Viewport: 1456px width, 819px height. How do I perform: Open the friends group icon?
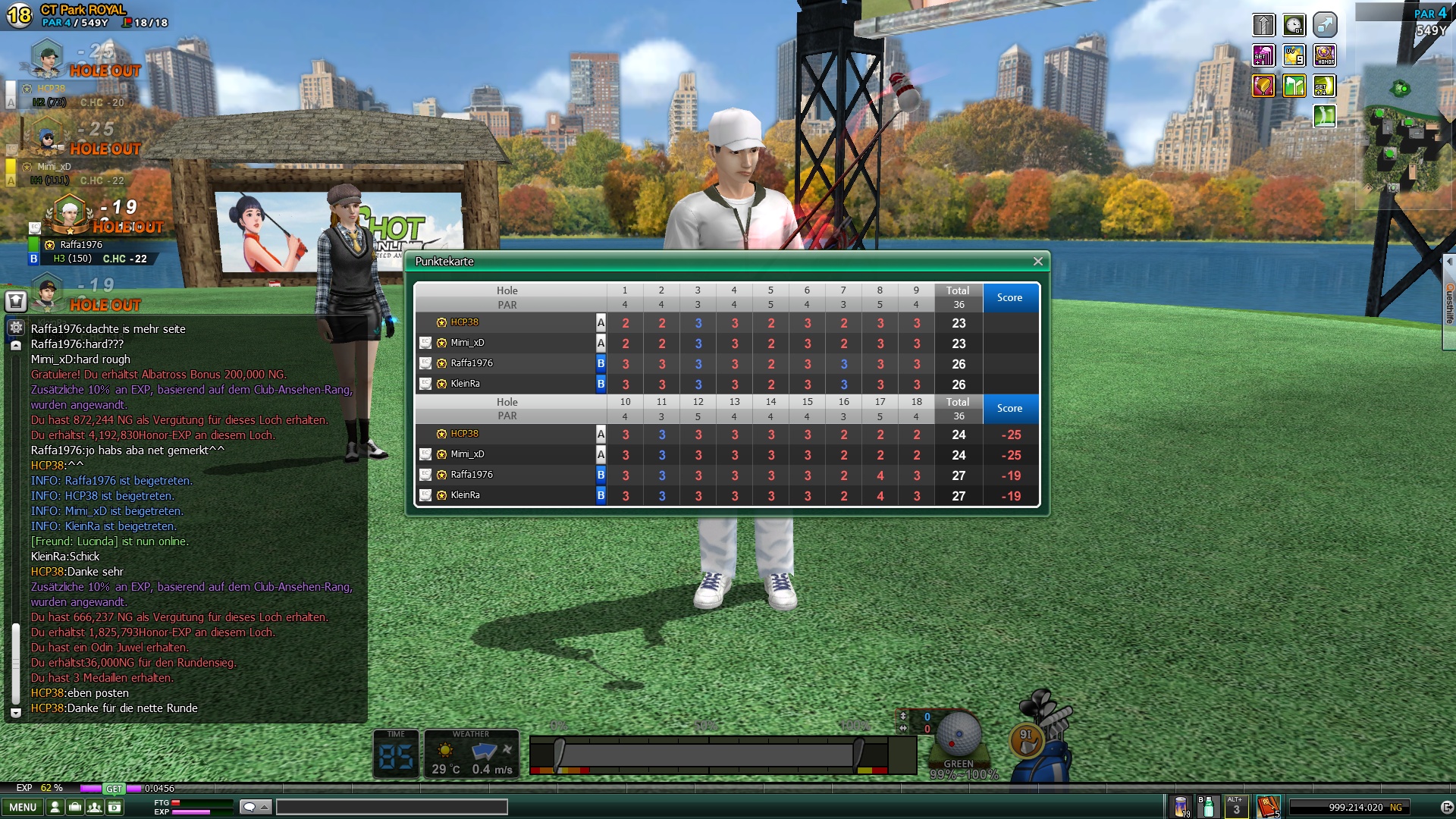94,808
